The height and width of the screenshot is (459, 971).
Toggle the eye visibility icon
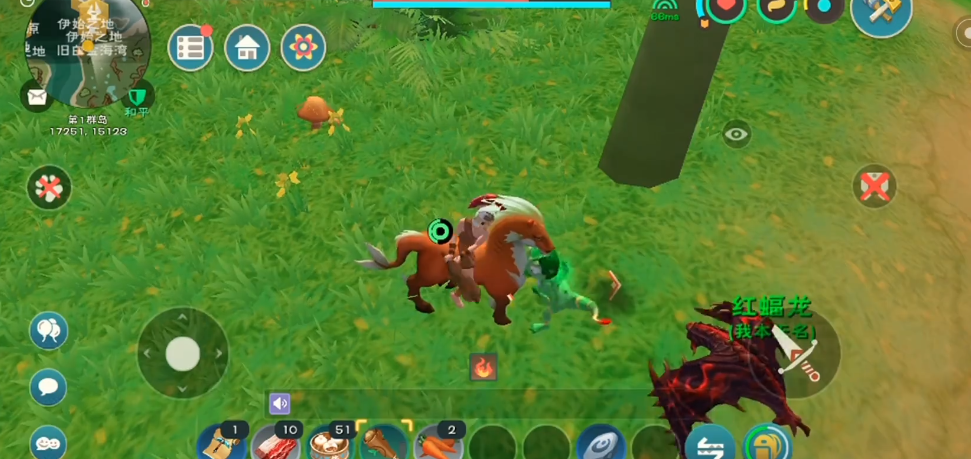point(737,134)
